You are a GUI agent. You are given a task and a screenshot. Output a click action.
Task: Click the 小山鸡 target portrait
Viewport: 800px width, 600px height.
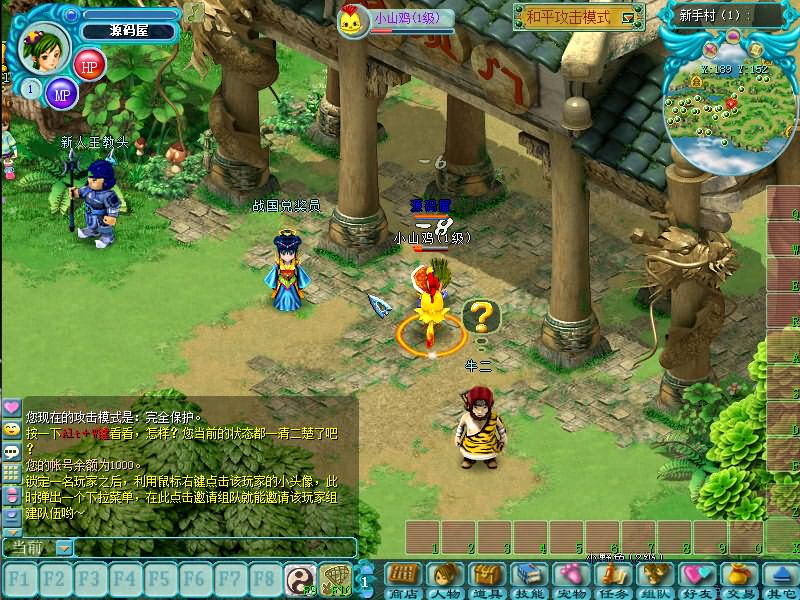pos(353,21)
